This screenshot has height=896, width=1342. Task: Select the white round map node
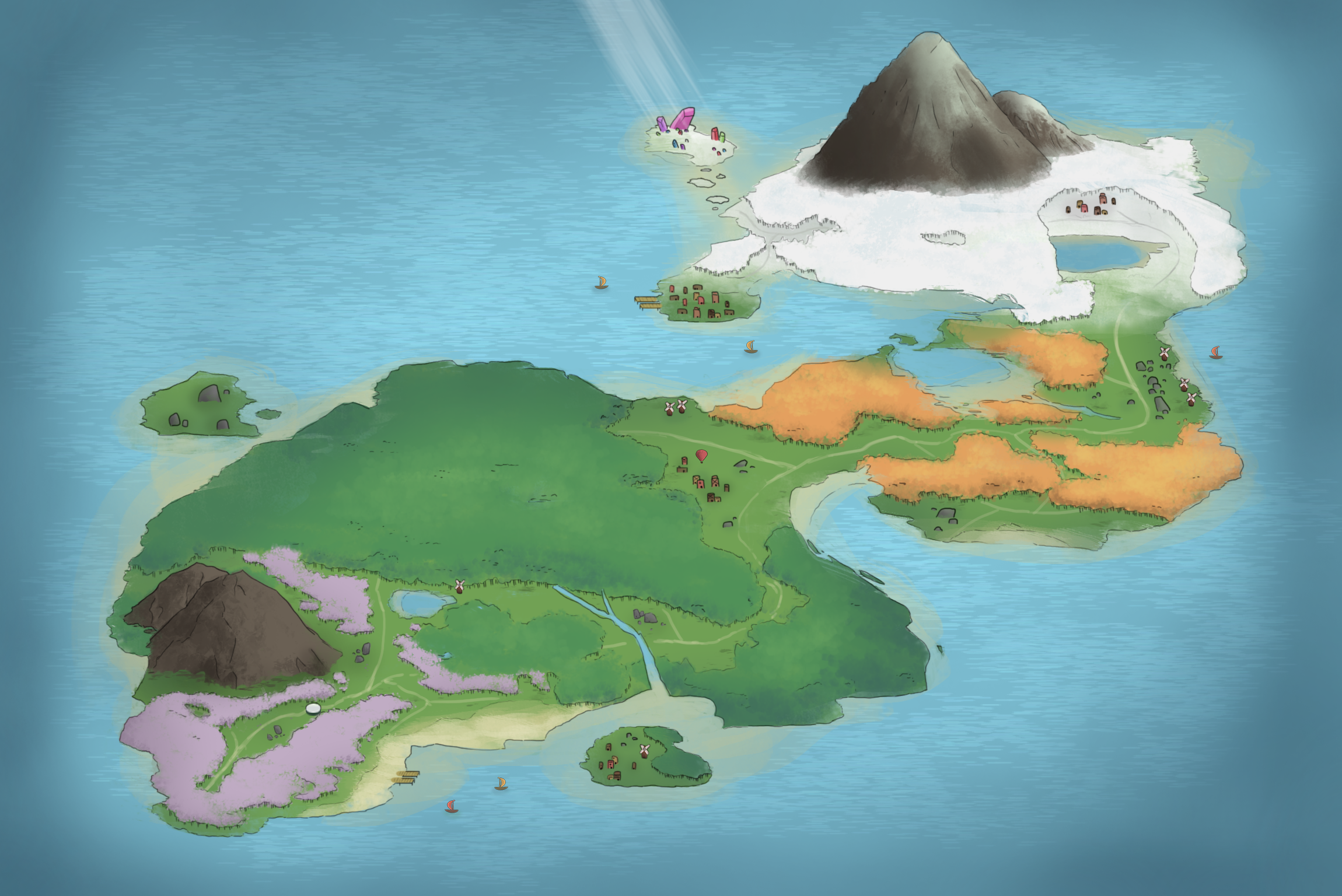point(313,708)
